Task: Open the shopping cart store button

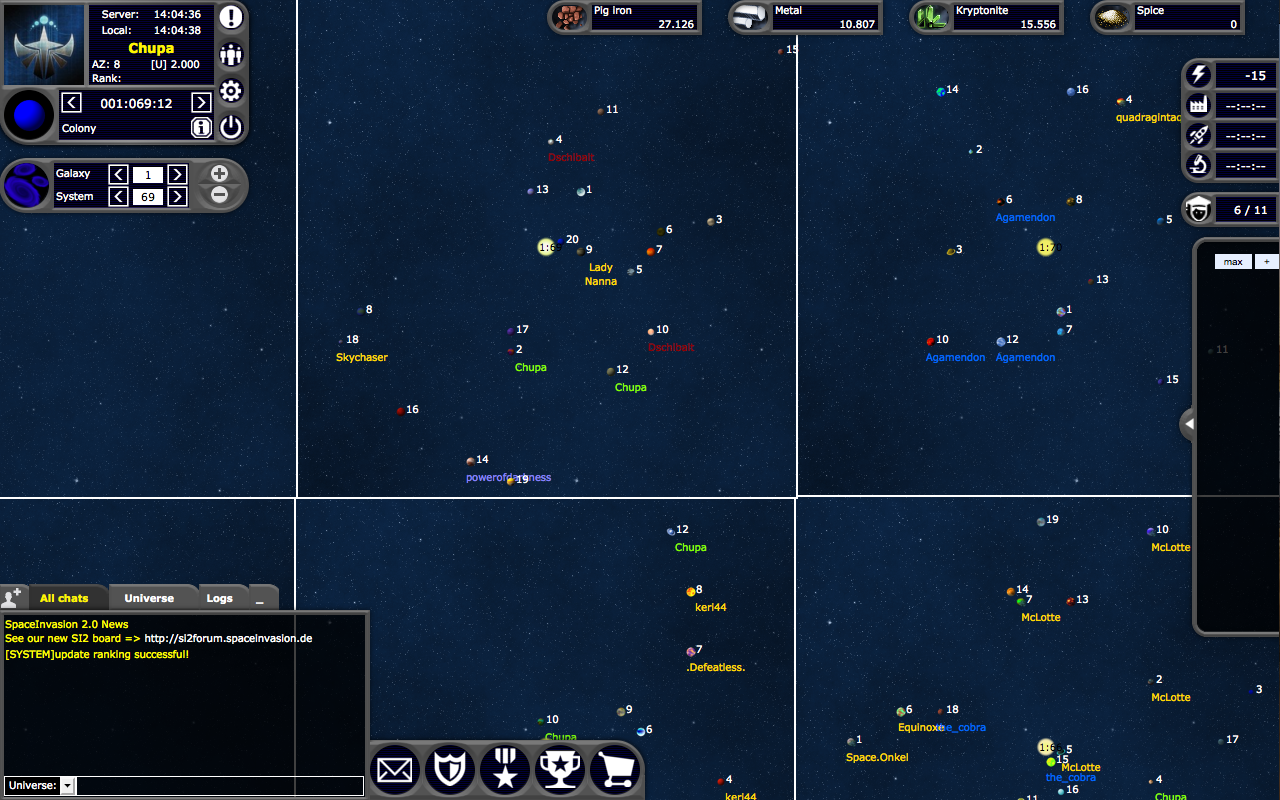Action: [x=615, y=770]
